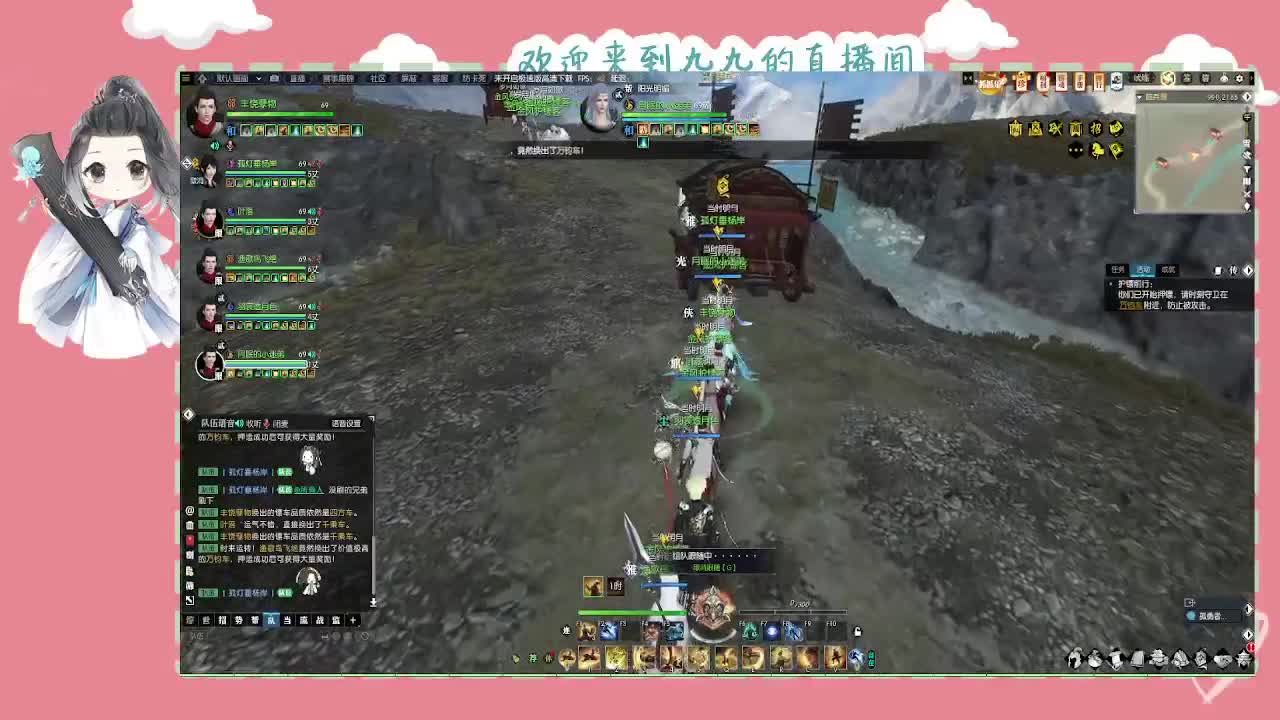Toggle 闭麦 to mute your microphone
1280x720 pixels.
tap(280, 424)
